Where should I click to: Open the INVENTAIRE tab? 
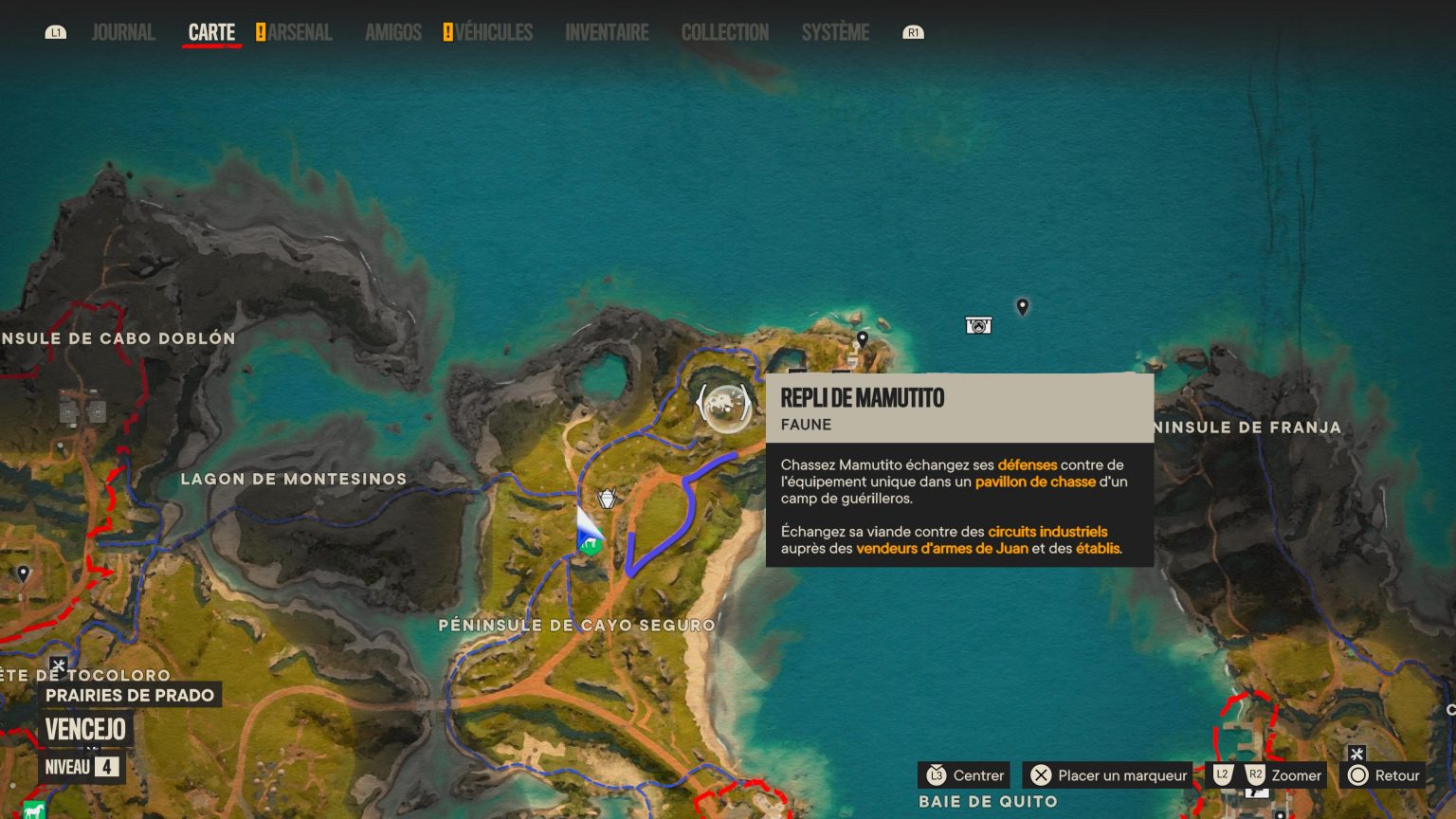[x=606, y=31]
